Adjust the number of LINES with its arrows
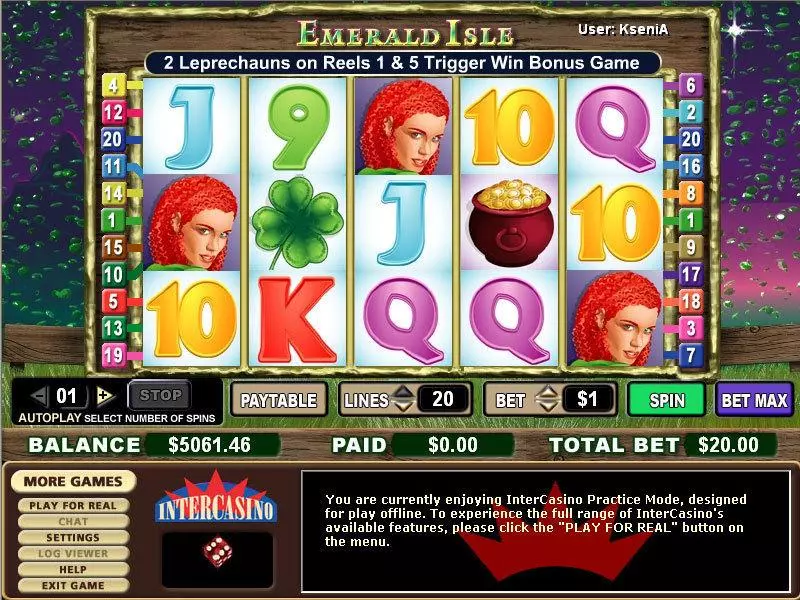Viewport: 800px width, 600px height. [x=403, y=400]
